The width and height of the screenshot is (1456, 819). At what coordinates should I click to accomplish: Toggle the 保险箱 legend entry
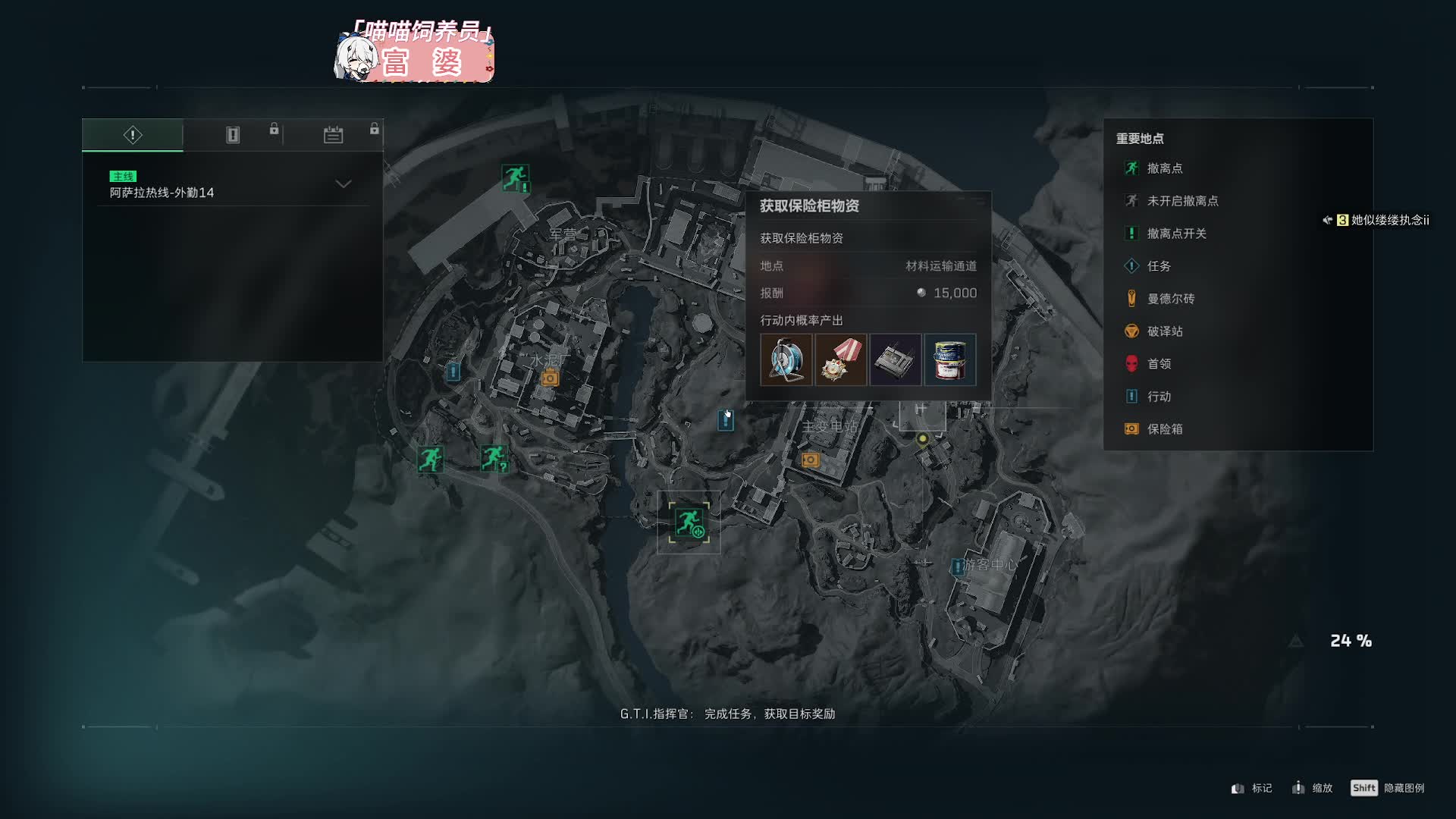[1164, 429]
